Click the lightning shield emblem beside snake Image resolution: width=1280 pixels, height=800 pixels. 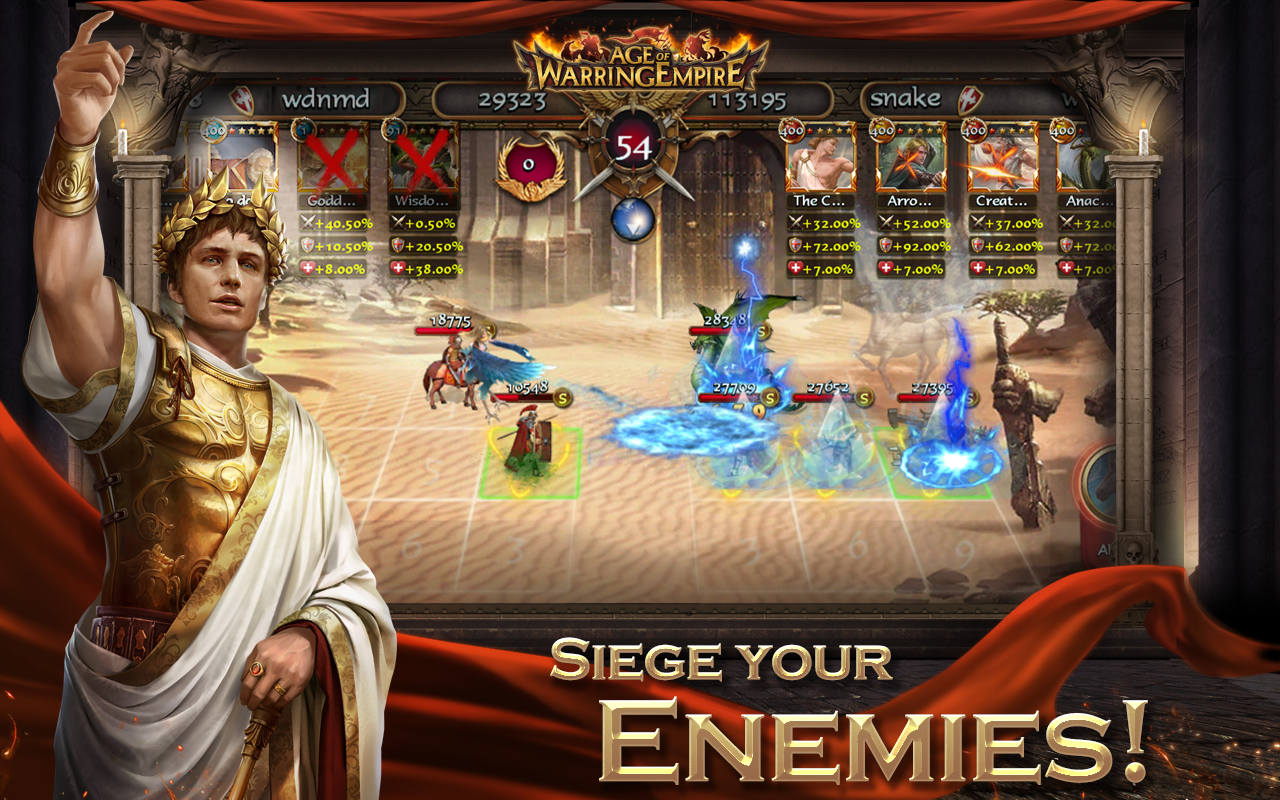(x=970, y=101)
